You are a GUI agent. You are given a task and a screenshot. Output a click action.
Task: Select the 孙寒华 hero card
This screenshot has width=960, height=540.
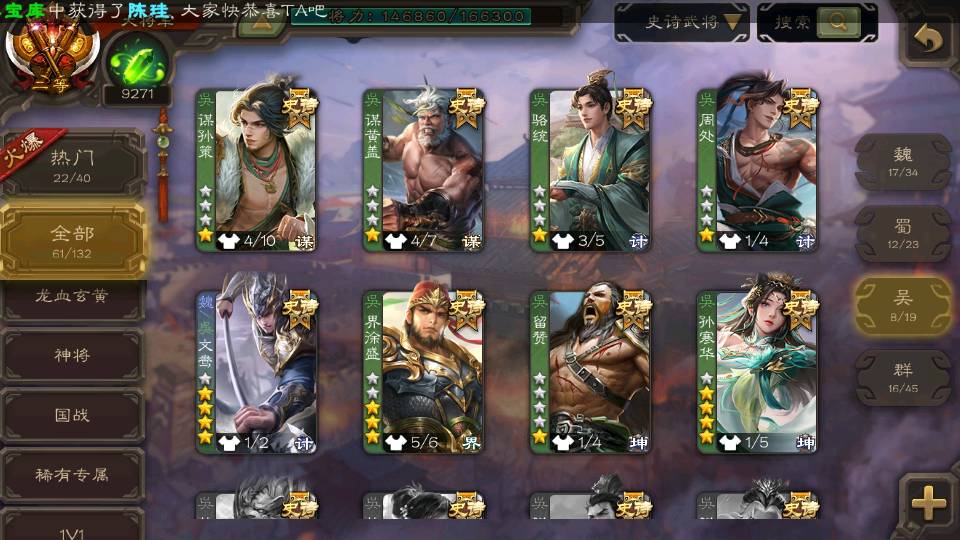coord(757,370)
